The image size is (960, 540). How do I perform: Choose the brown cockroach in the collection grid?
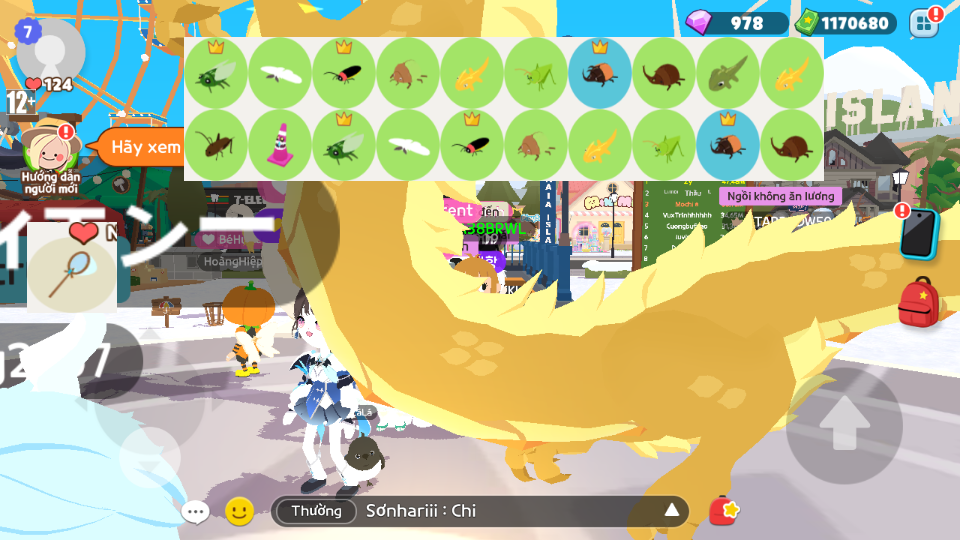pos(216,145)
